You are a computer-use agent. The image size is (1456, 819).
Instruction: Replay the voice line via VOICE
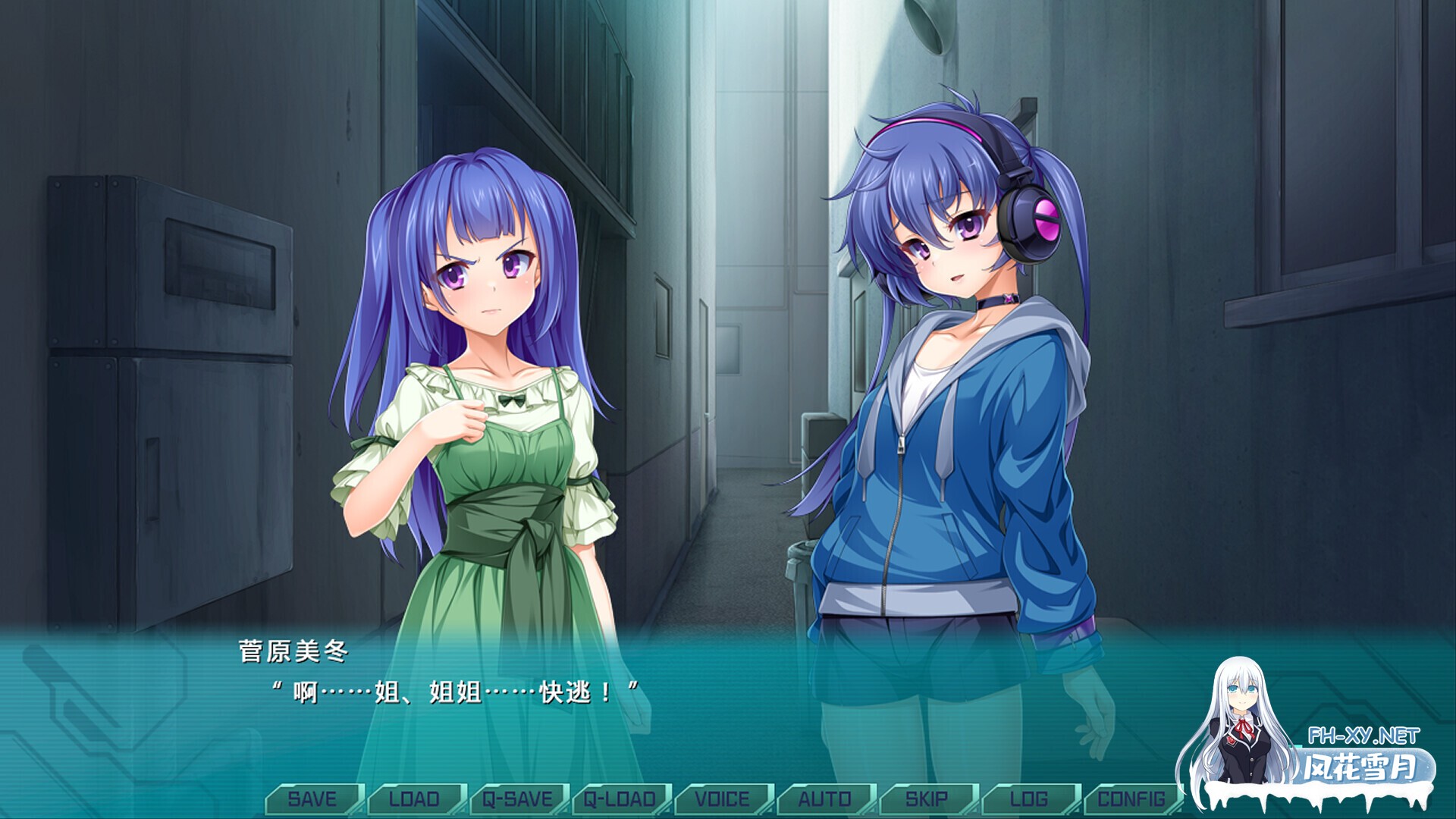[x=722, y=798]
